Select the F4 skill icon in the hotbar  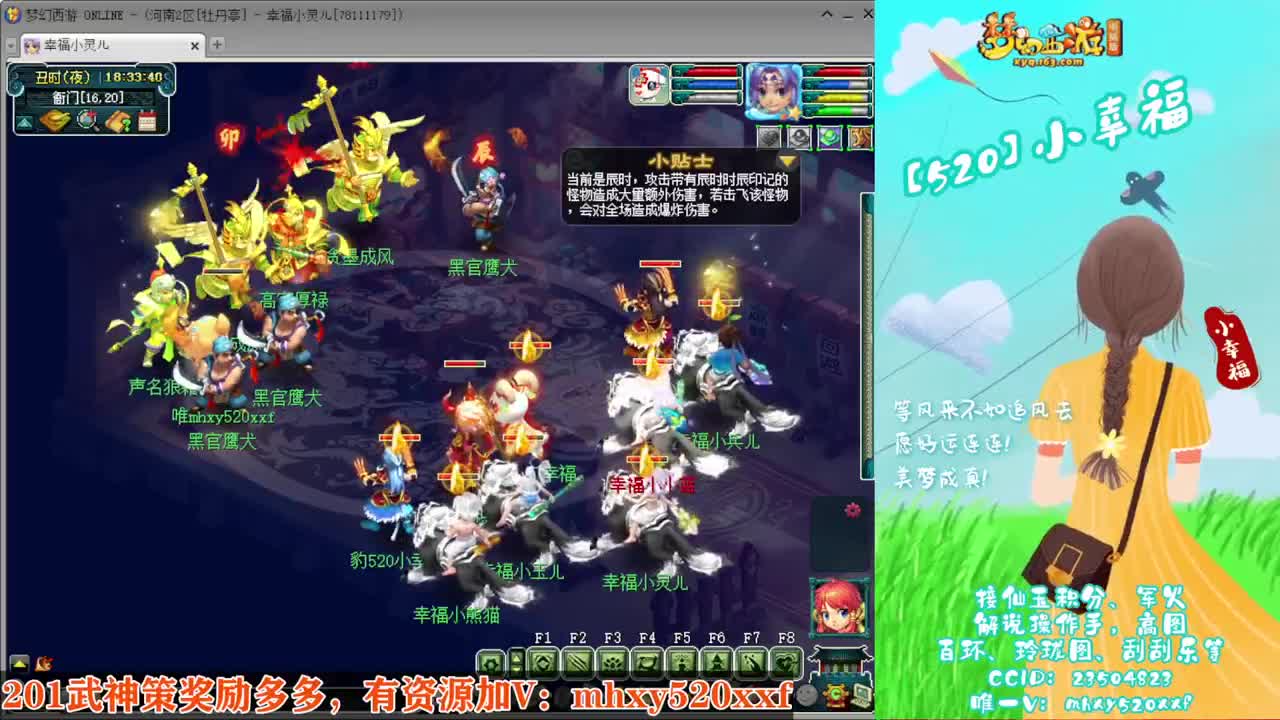click(x=646, y=663)
